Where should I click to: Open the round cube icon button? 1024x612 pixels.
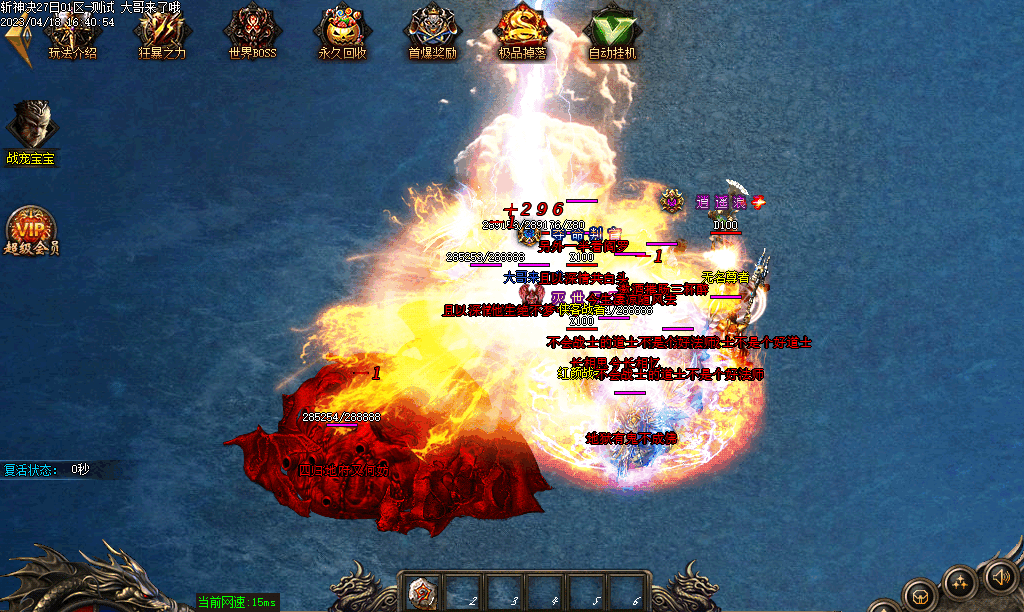(918, 595)
